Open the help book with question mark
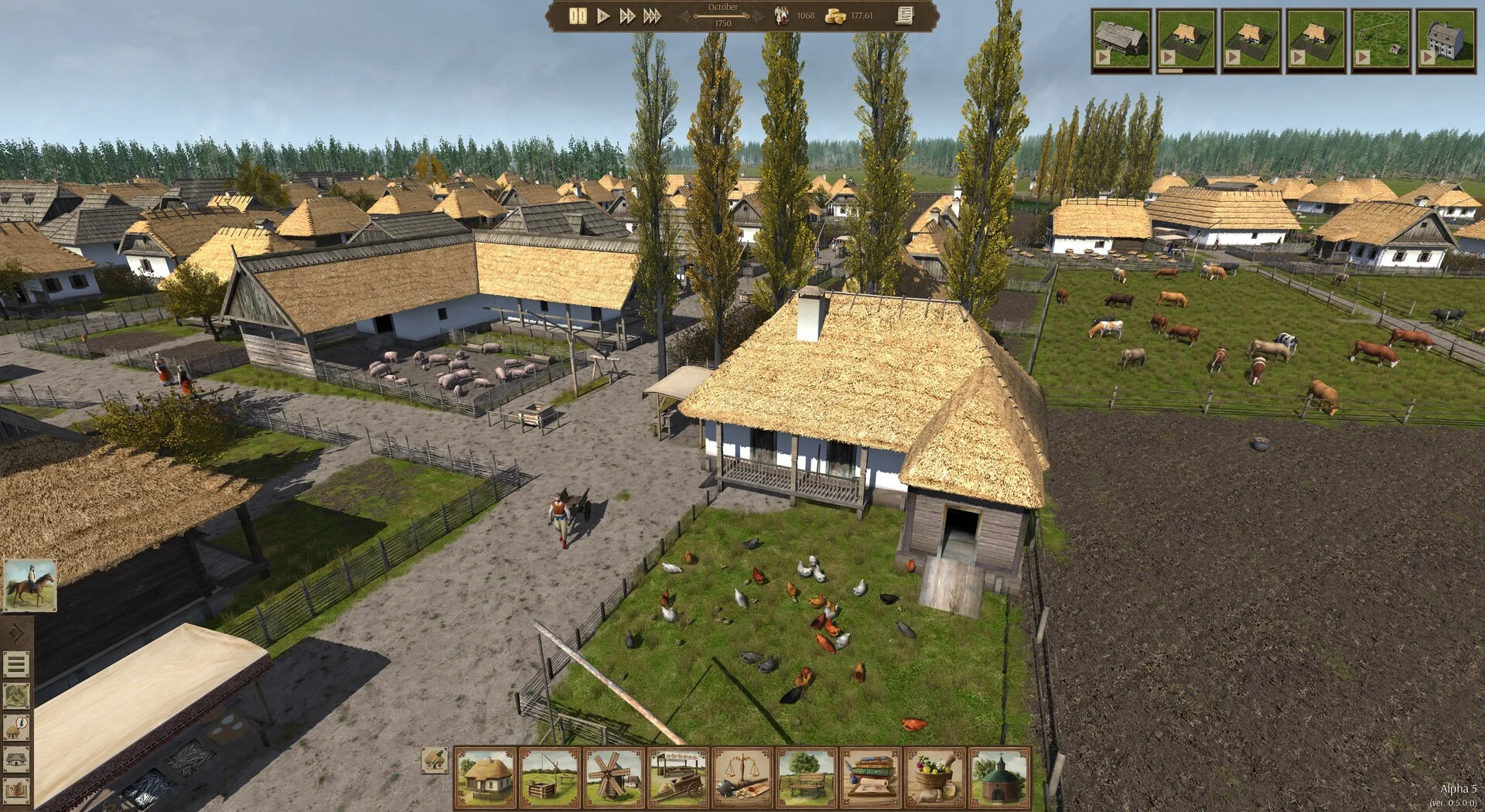1485x812 pixels. tap(16, 791)
